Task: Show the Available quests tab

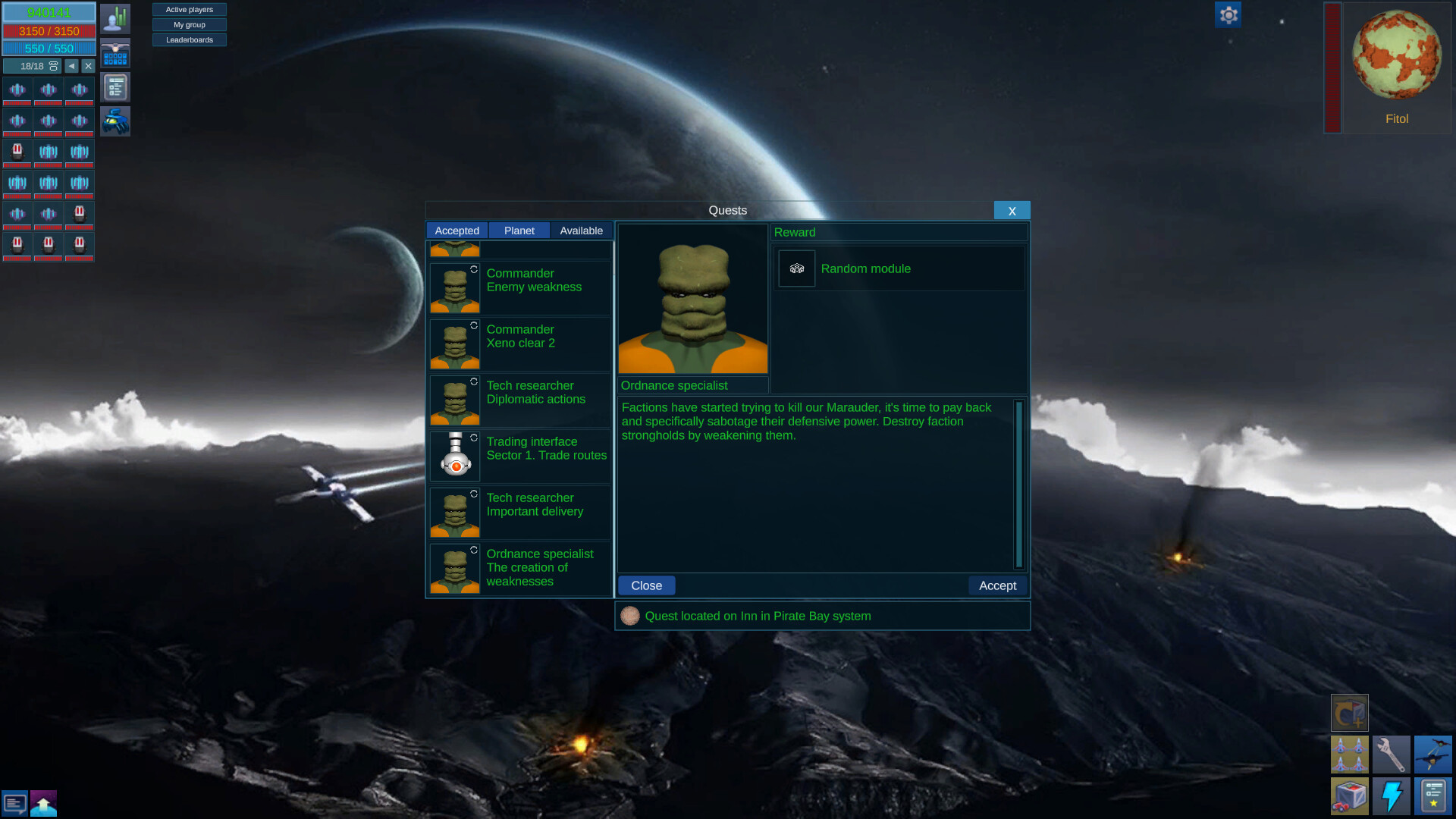Action: 581,231
